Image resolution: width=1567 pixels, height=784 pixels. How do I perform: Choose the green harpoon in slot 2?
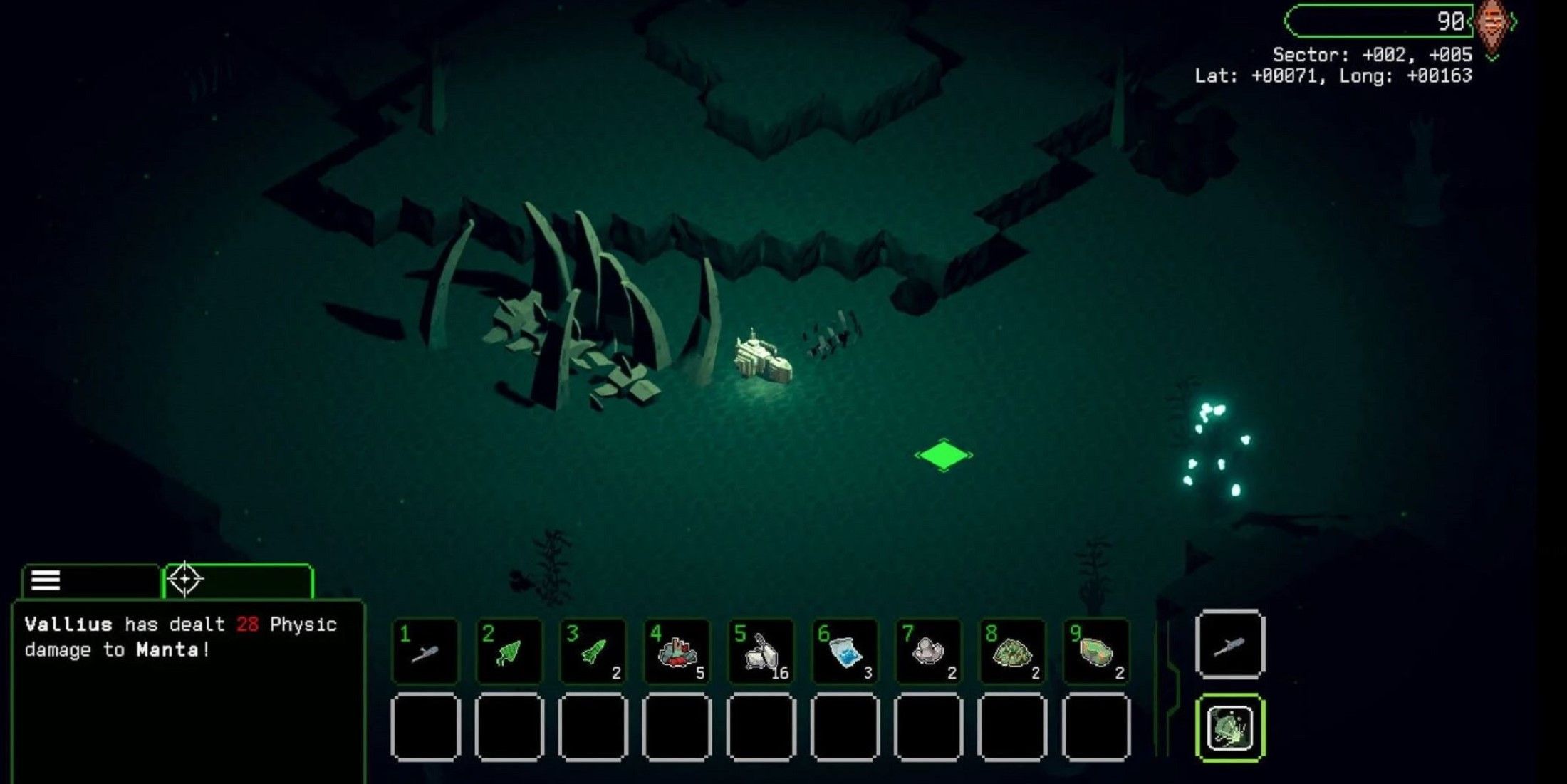click(509, 652)
